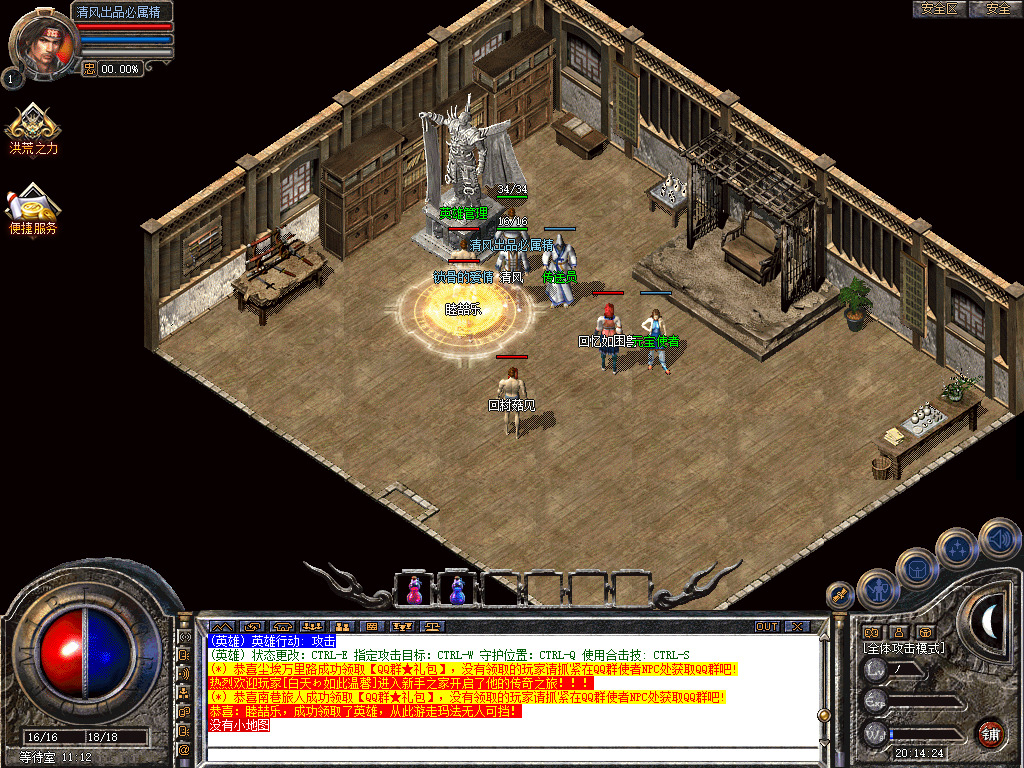
Task: Use the second potion in the belt
Action: [457, 590]
